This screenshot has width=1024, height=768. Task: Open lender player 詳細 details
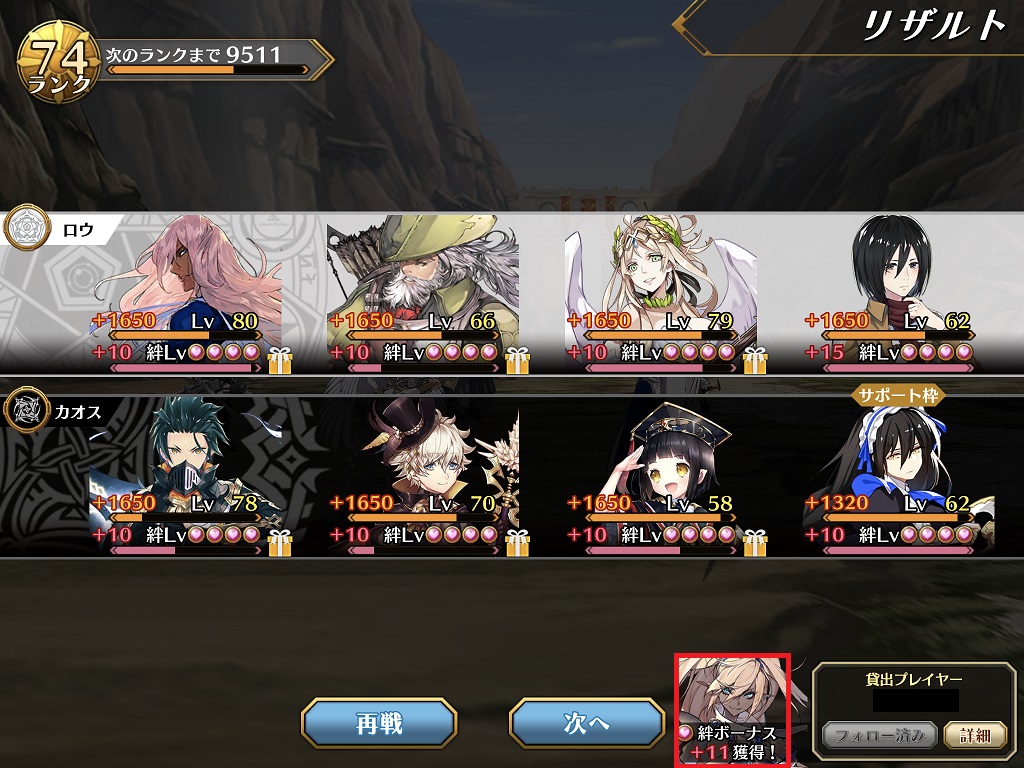tap(974, 736)
